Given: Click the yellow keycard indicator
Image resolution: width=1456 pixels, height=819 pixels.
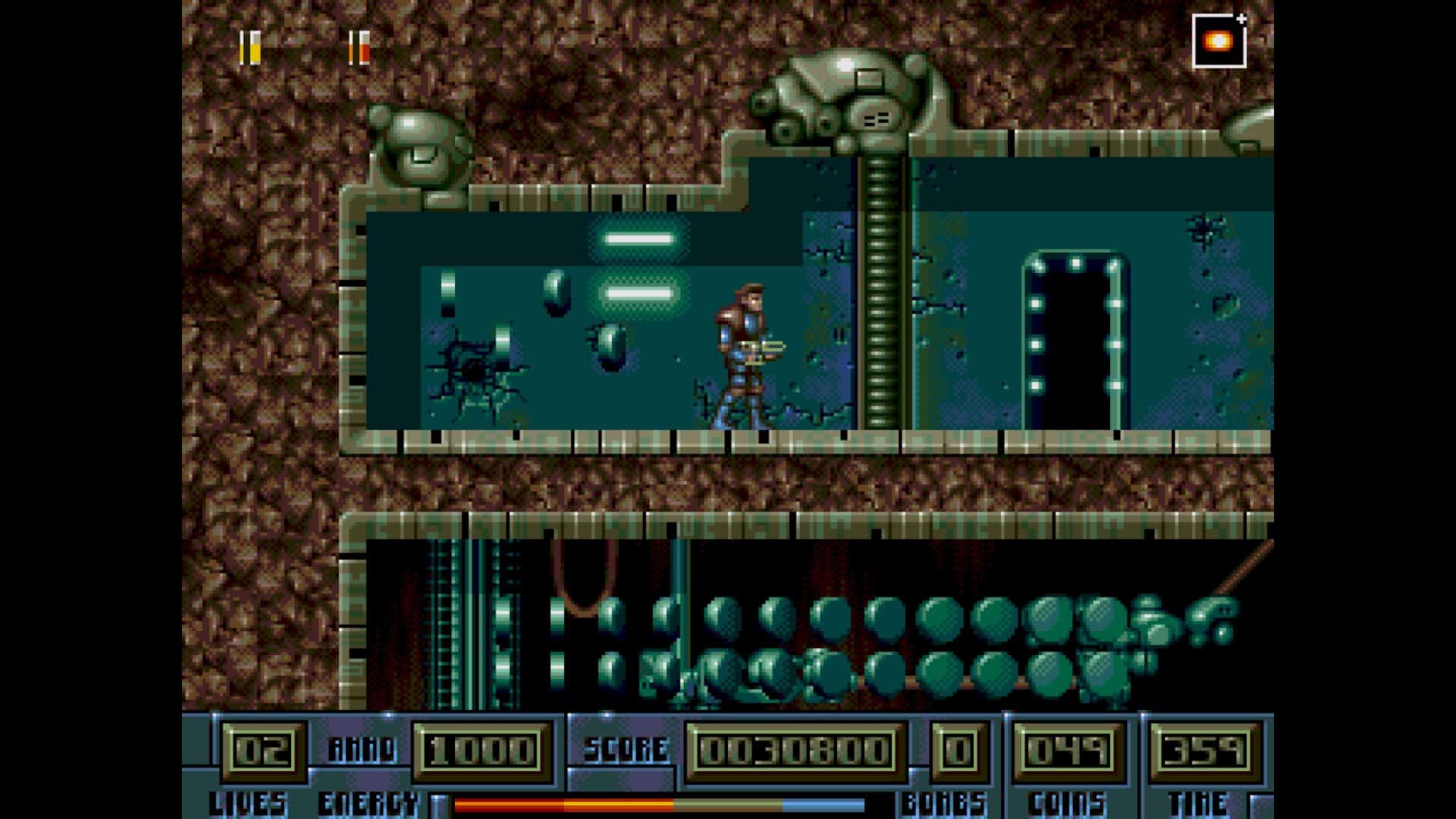Looking at the screenshot, I should pos(250,47).
